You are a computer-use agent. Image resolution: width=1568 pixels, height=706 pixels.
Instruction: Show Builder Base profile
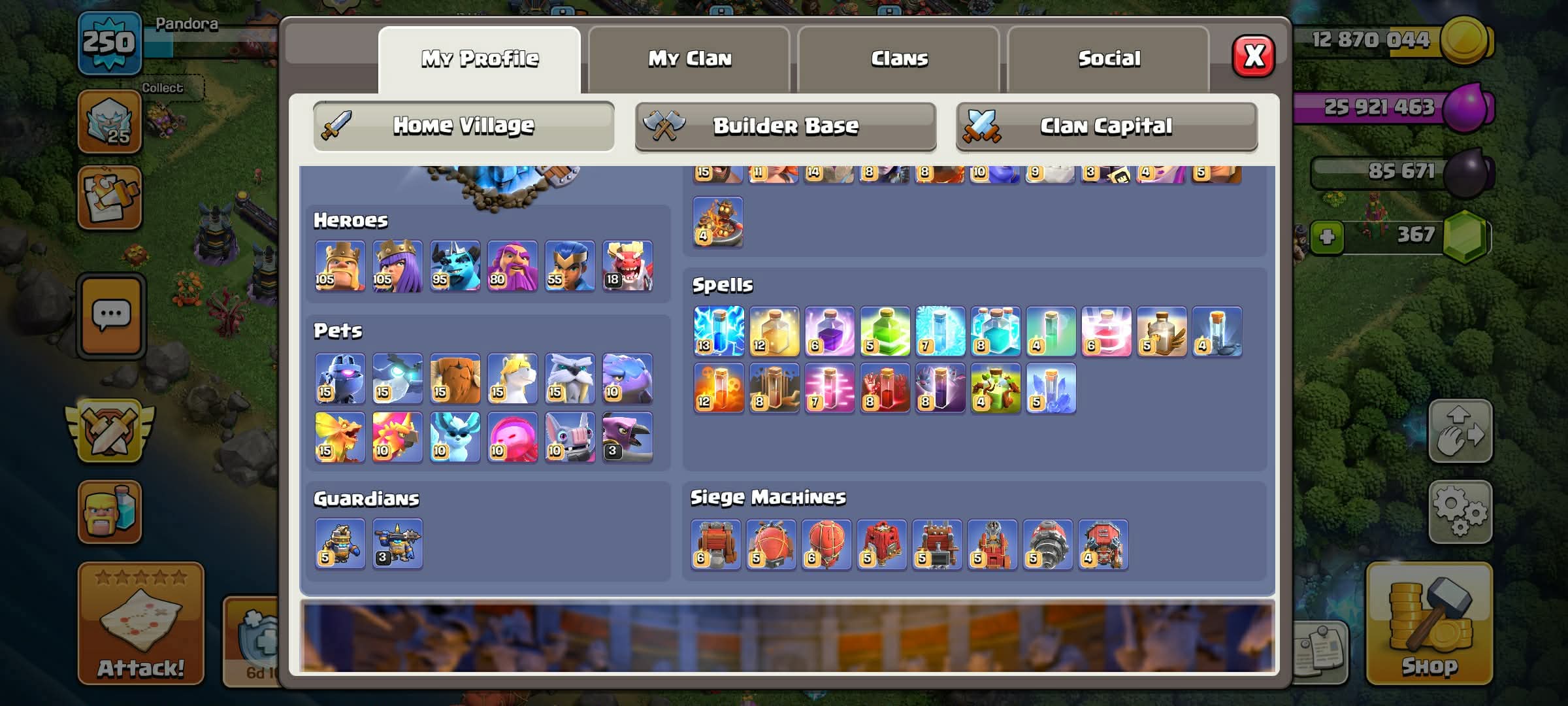tap(785, 126)
